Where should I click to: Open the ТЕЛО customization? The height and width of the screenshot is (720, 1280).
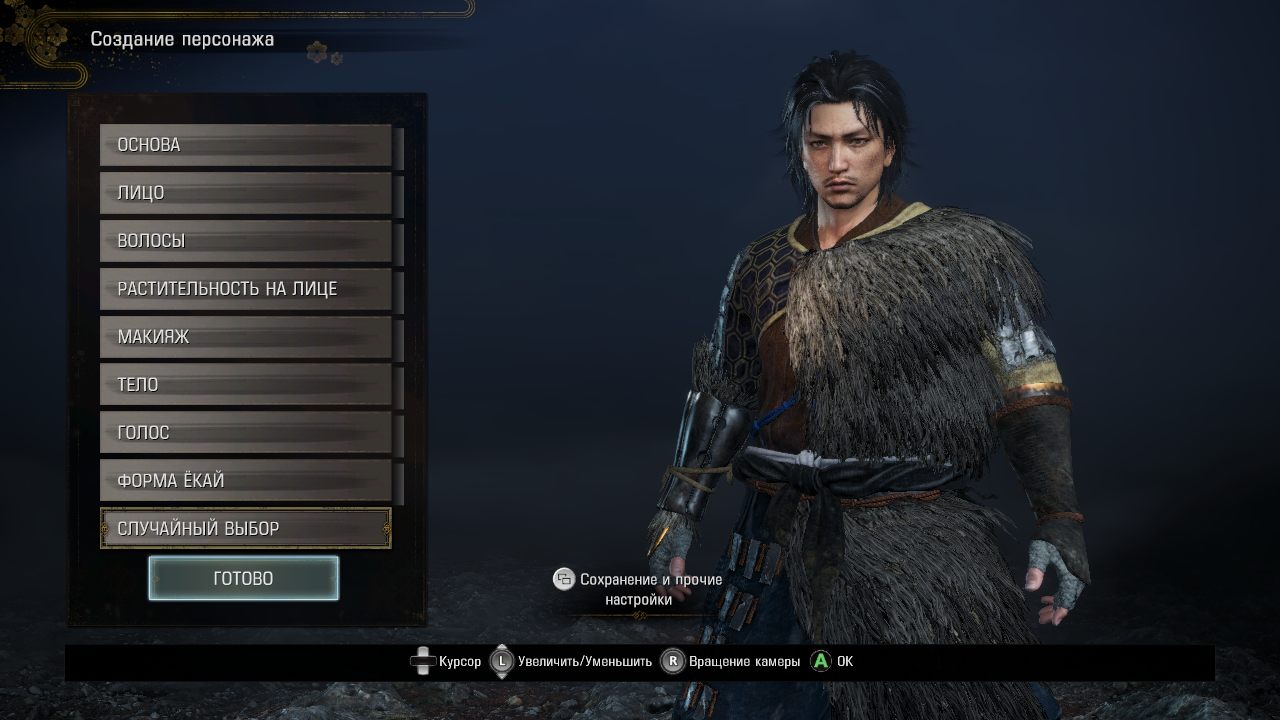[x=245, y=385]
